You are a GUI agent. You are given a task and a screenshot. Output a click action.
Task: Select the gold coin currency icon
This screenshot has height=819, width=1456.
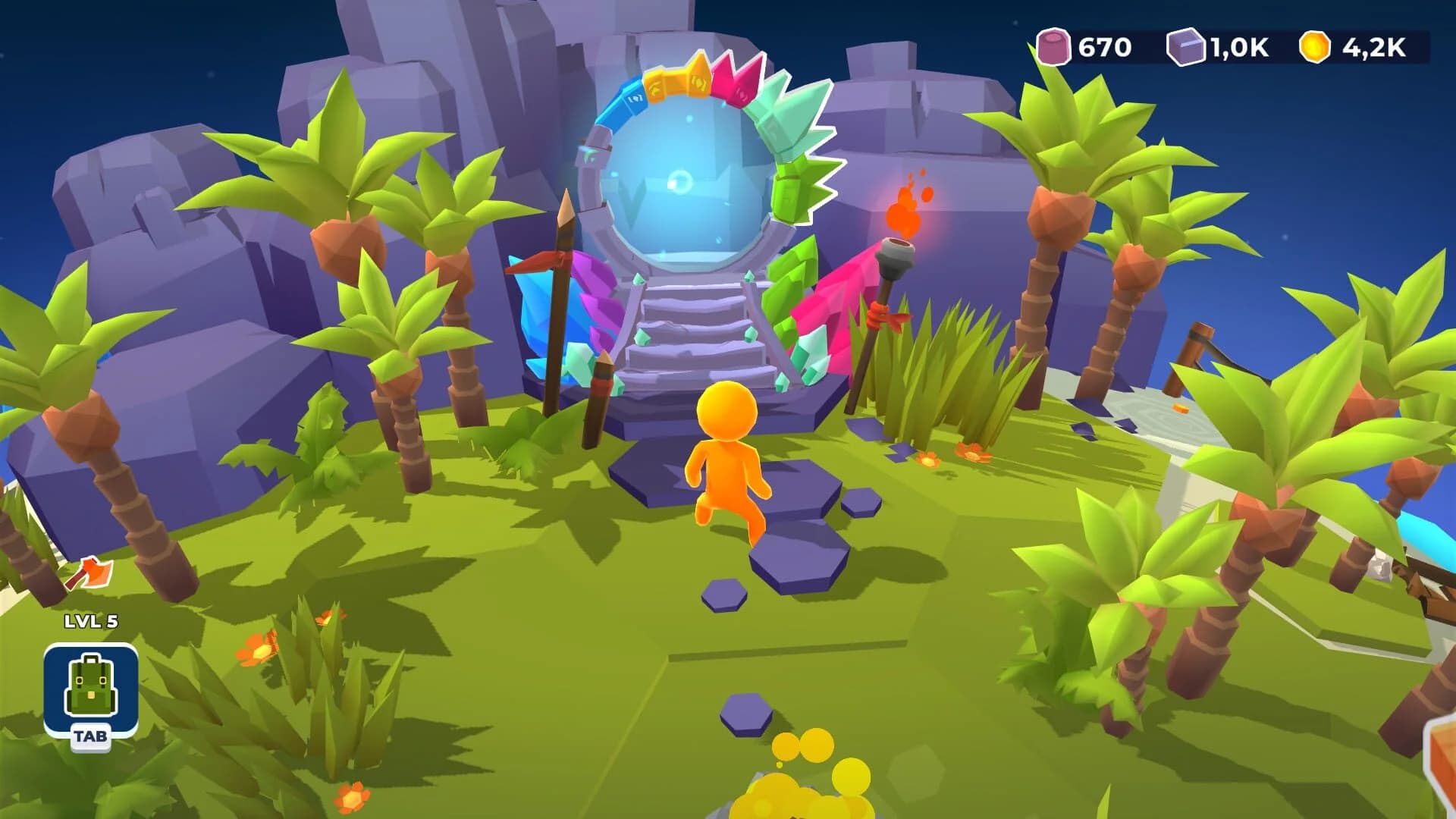coord(1317,45)
